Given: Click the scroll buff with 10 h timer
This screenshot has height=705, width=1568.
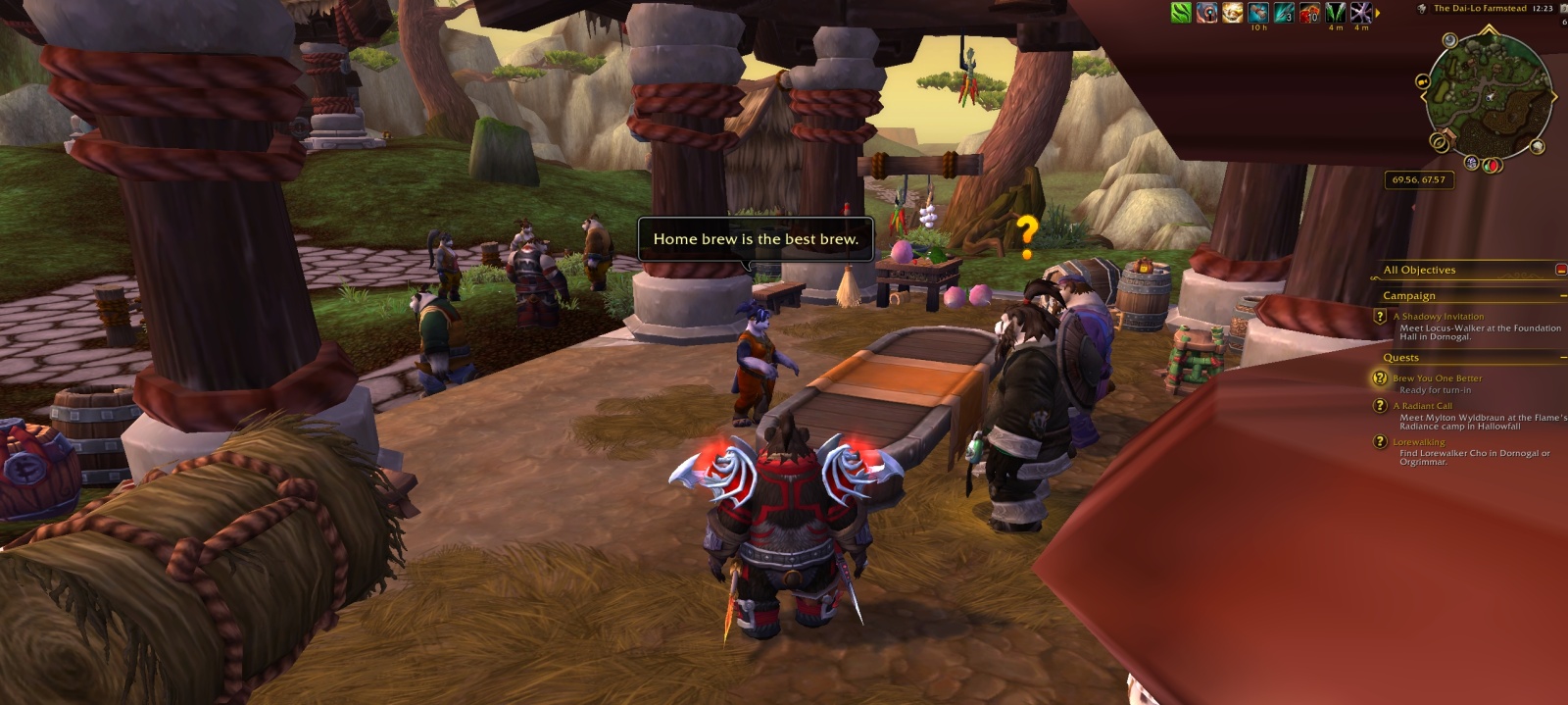Looking at the screenshot, I should (x=1258, y=13).
